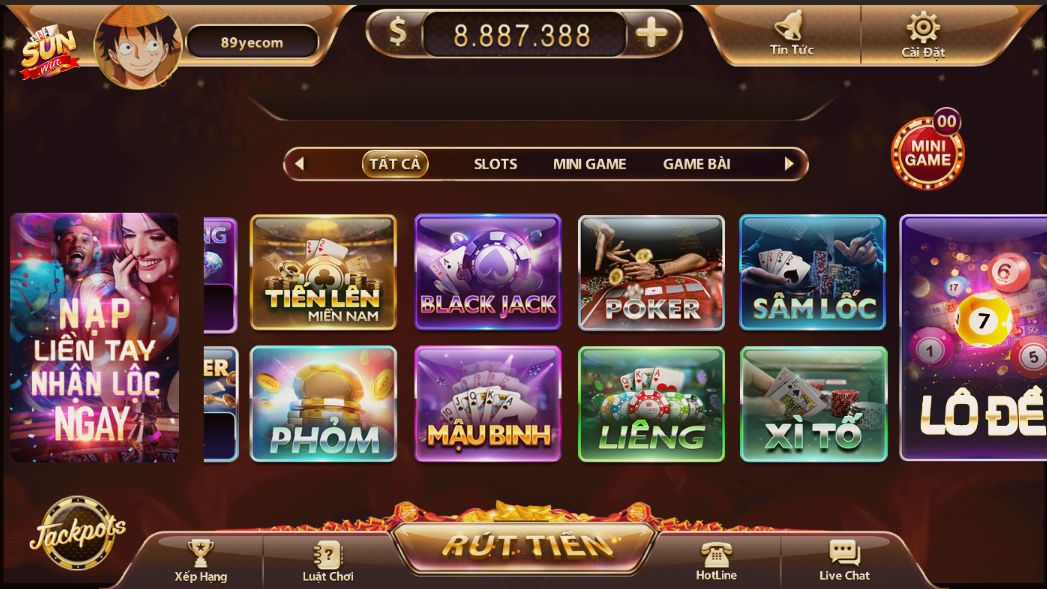Open the Black Jack game tile
The height and width of the screenshot is (589, 1047).
[488, 272]
